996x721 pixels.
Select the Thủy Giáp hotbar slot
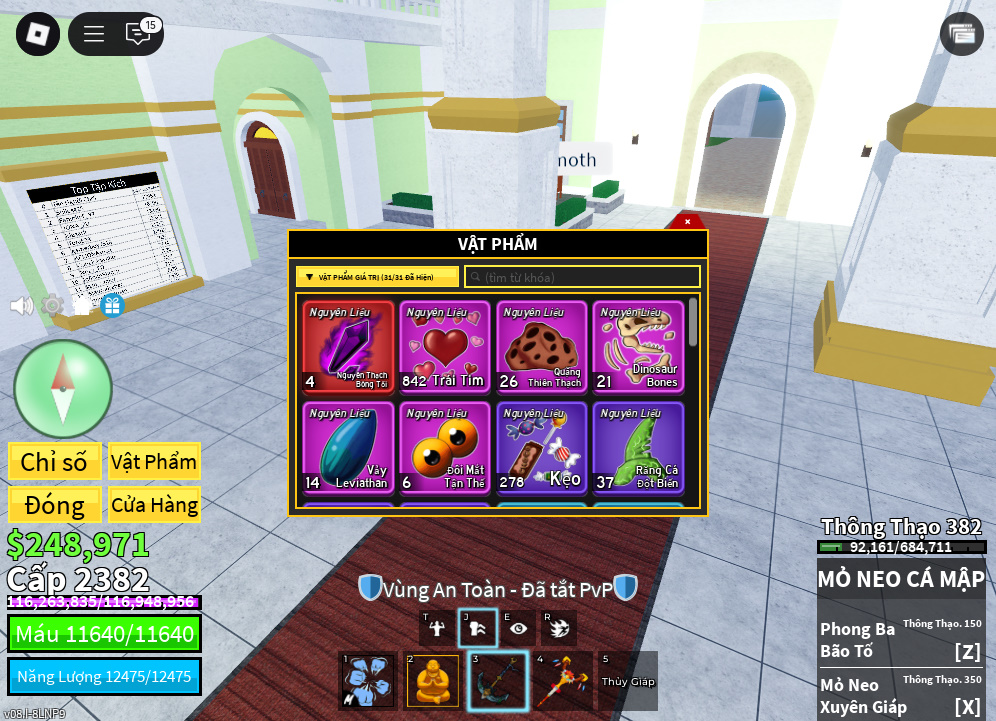(628, 681)
